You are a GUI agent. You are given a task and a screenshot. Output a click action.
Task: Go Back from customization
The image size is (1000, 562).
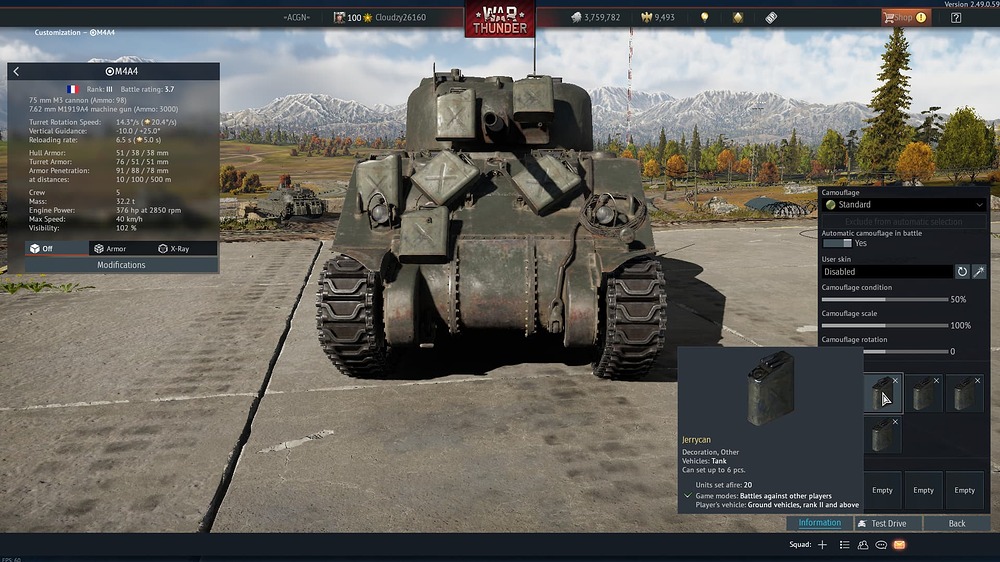(957, 523)
